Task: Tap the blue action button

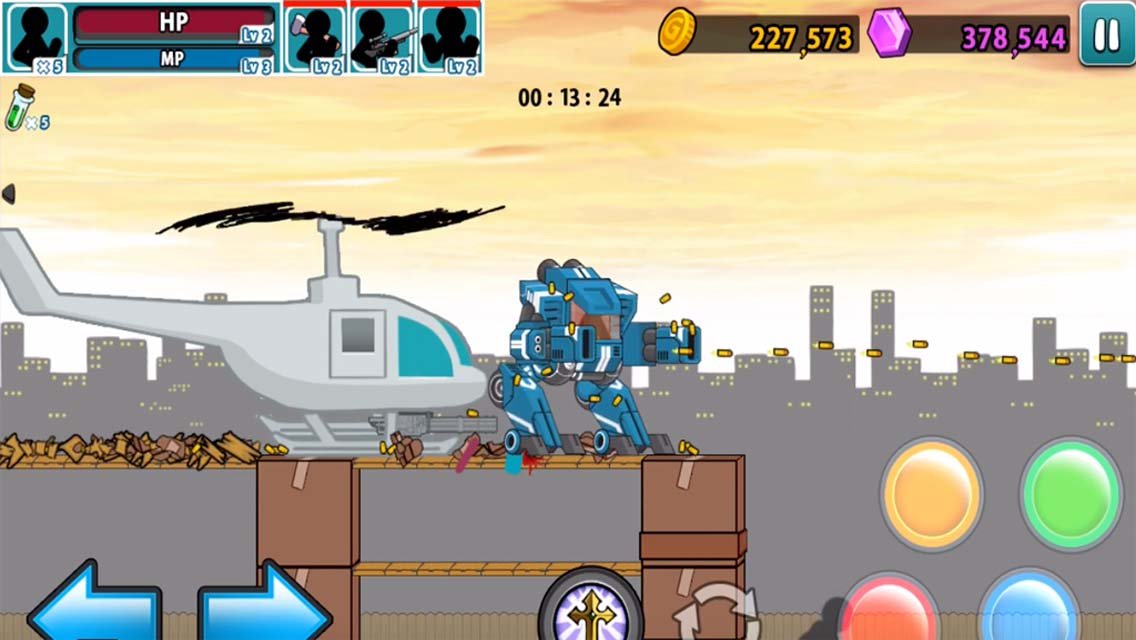Action: [1027, 610]
